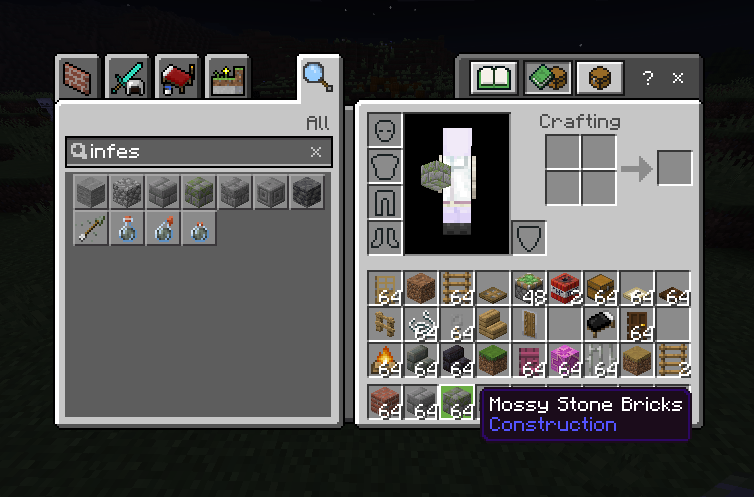Select the arrow item in search results
754x497 pixels.
tap(90, 229)
